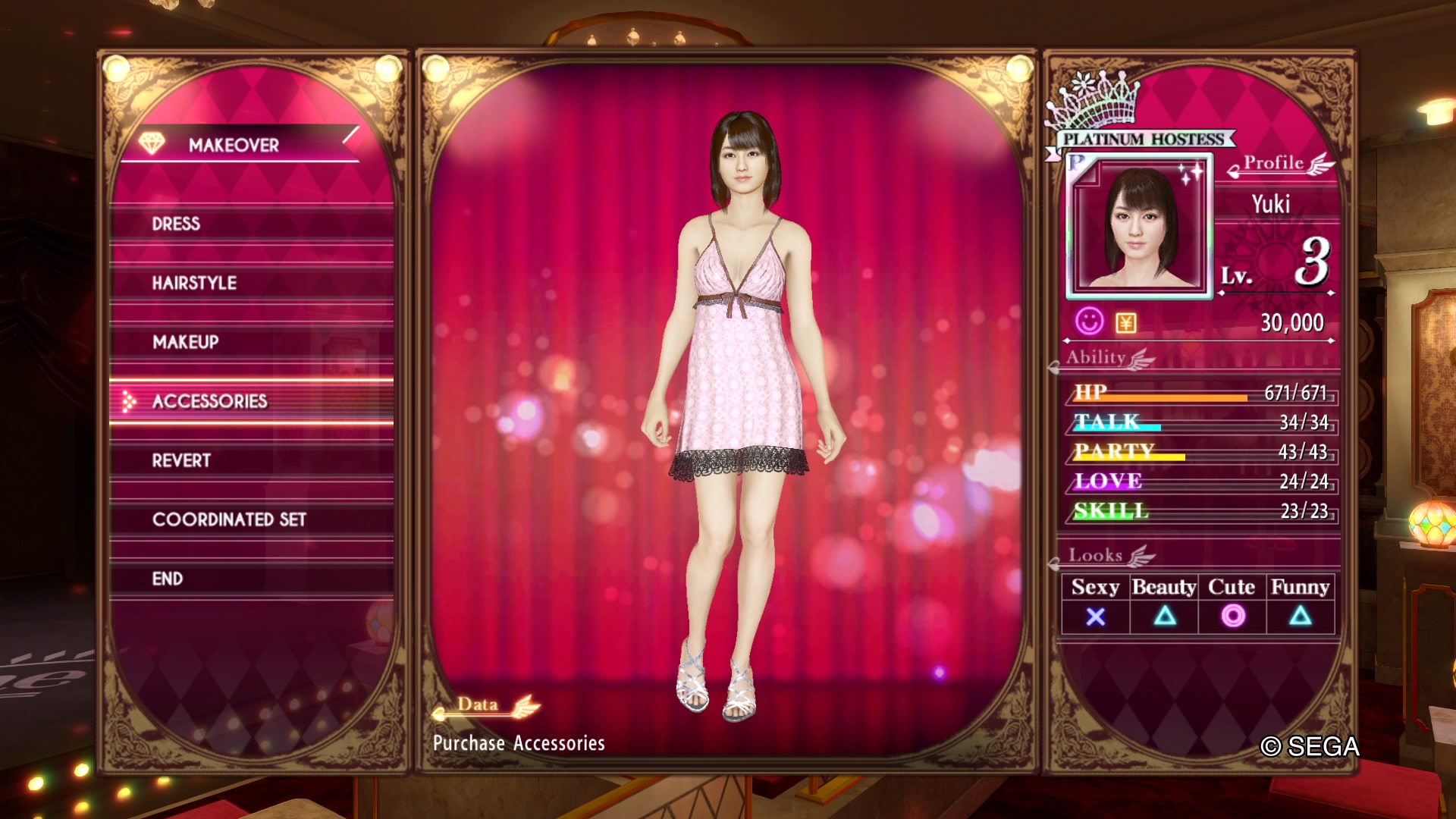Choose the Coordinated Set option
1456x819 pixels.
pos(229,519)
